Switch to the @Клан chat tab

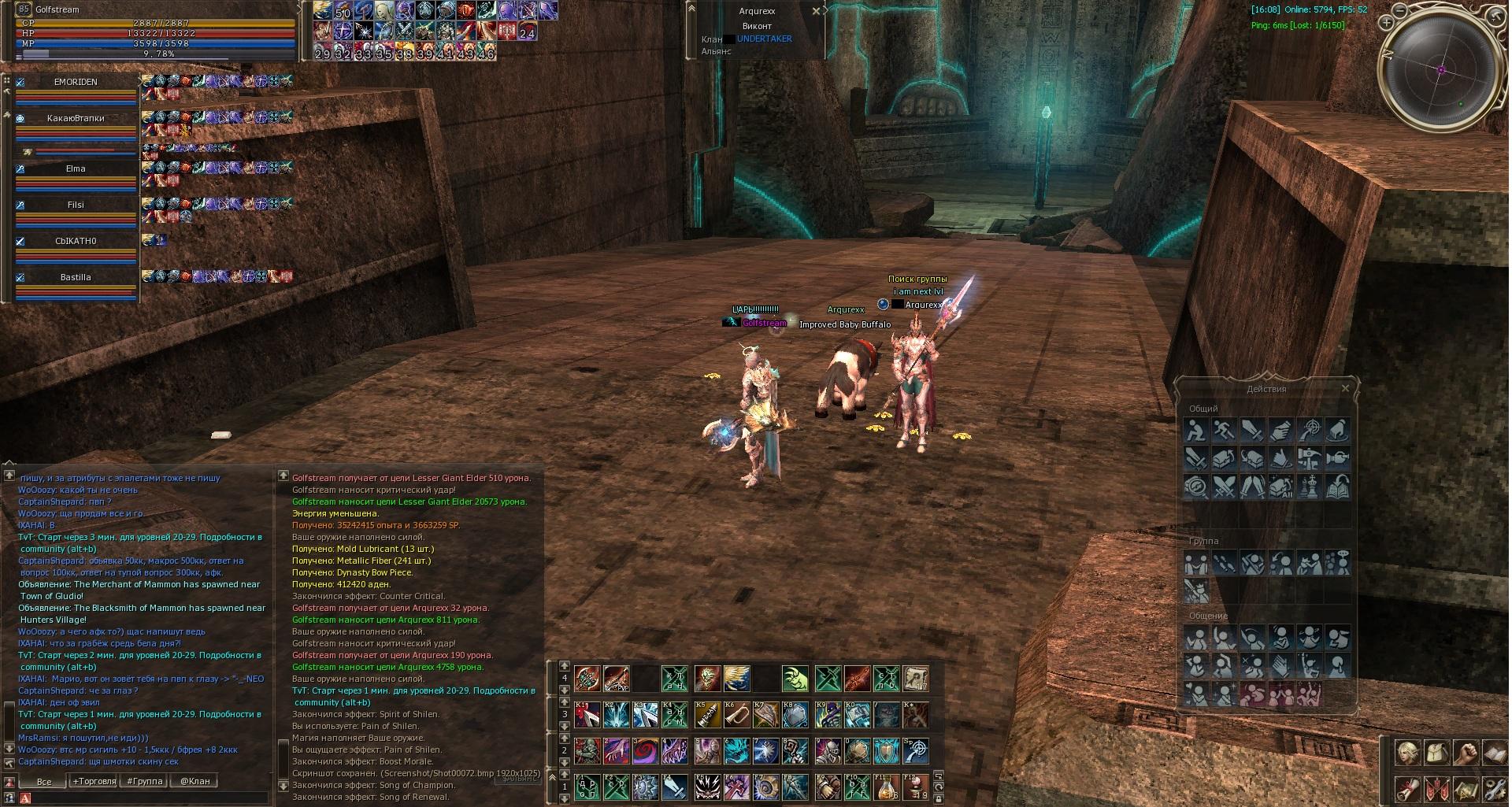[195, 781]
